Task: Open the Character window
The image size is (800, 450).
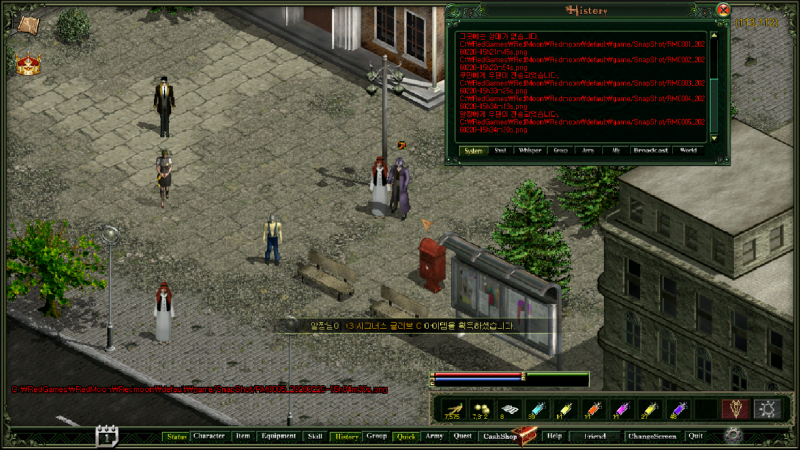Action: pos(209,436)
